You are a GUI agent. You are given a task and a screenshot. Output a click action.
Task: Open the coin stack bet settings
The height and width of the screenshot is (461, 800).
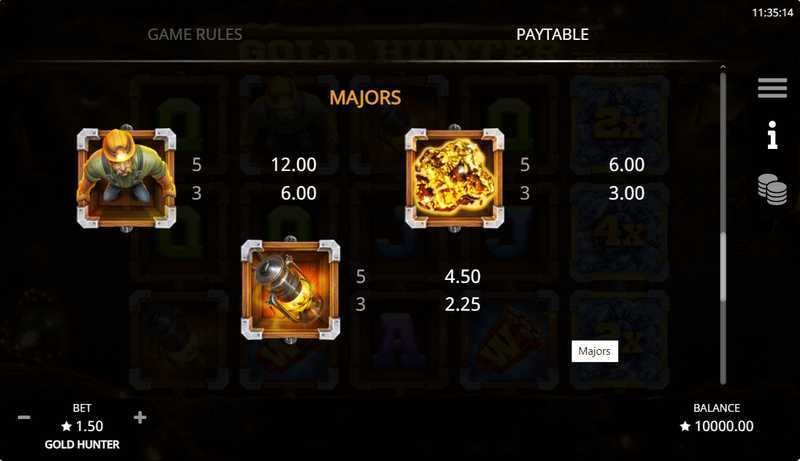tap(772, 189)
